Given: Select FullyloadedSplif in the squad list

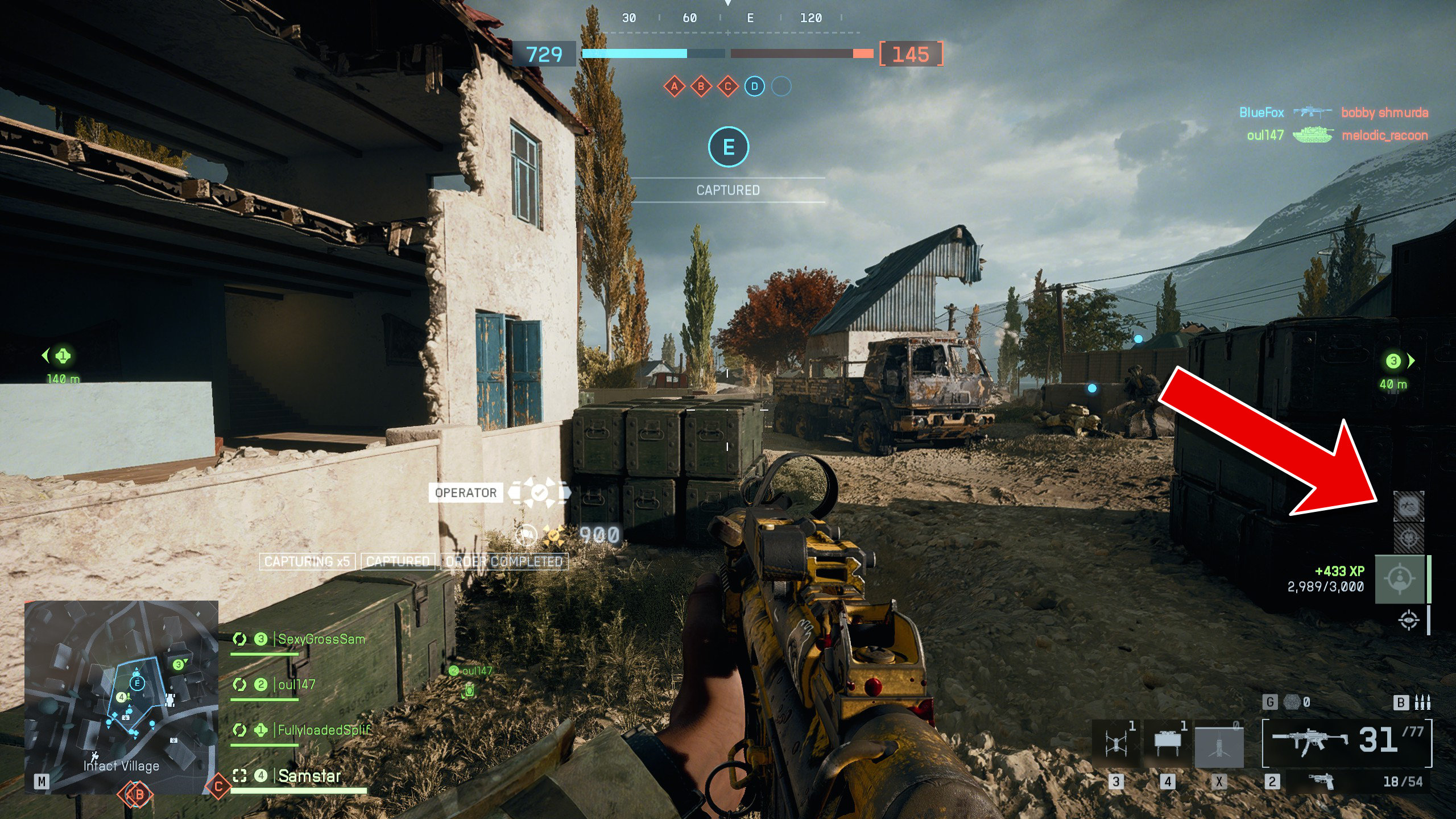Looking at the screenshot, I should 324,730.
